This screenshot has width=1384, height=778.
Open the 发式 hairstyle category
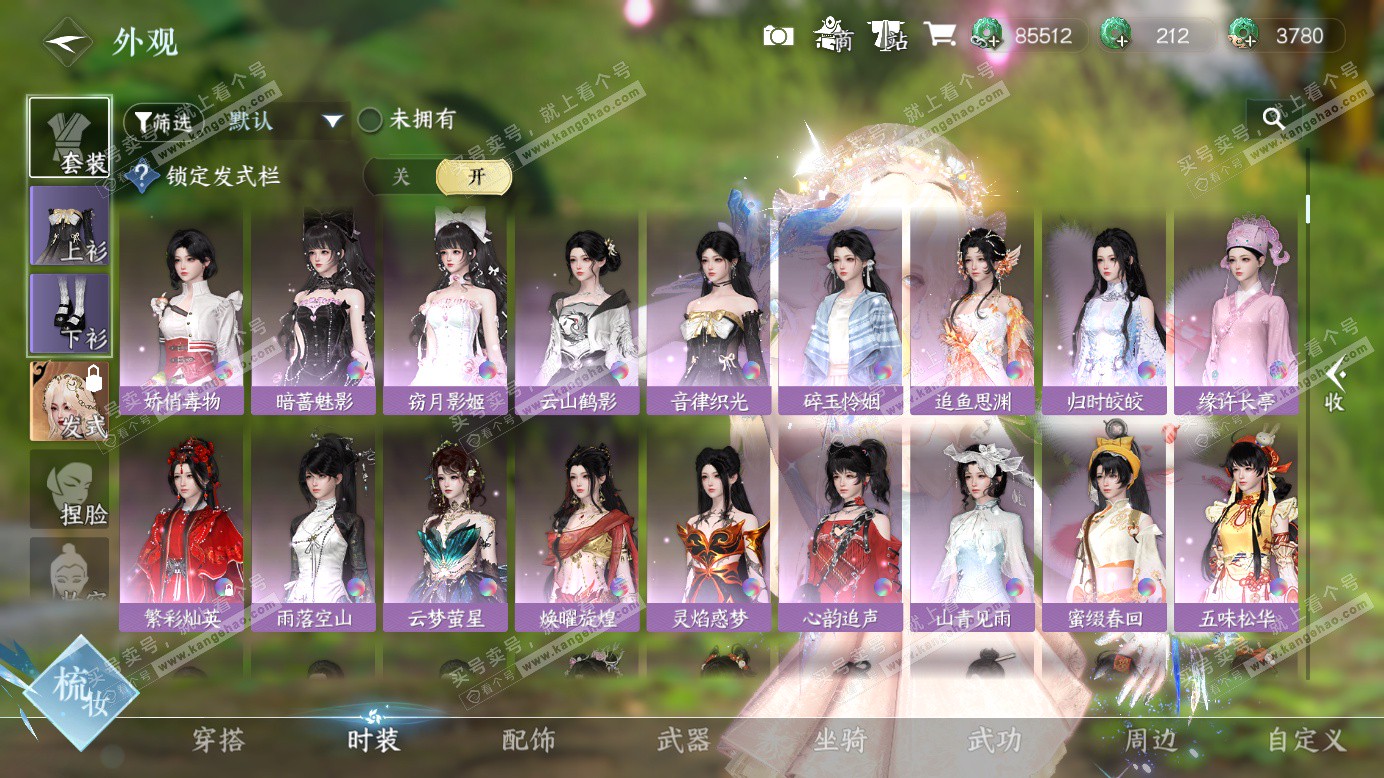click(70, 402)
